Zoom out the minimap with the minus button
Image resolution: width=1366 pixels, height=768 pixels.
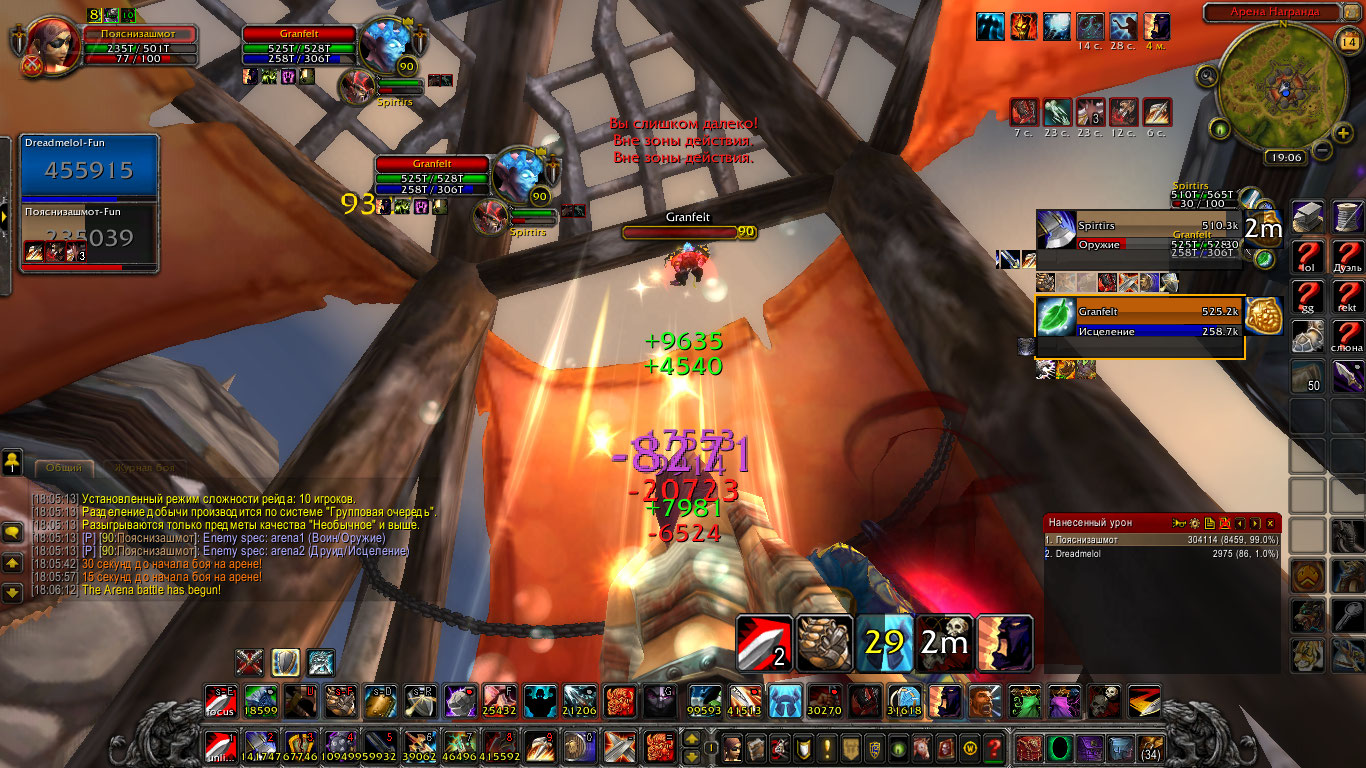[1320, 150]
